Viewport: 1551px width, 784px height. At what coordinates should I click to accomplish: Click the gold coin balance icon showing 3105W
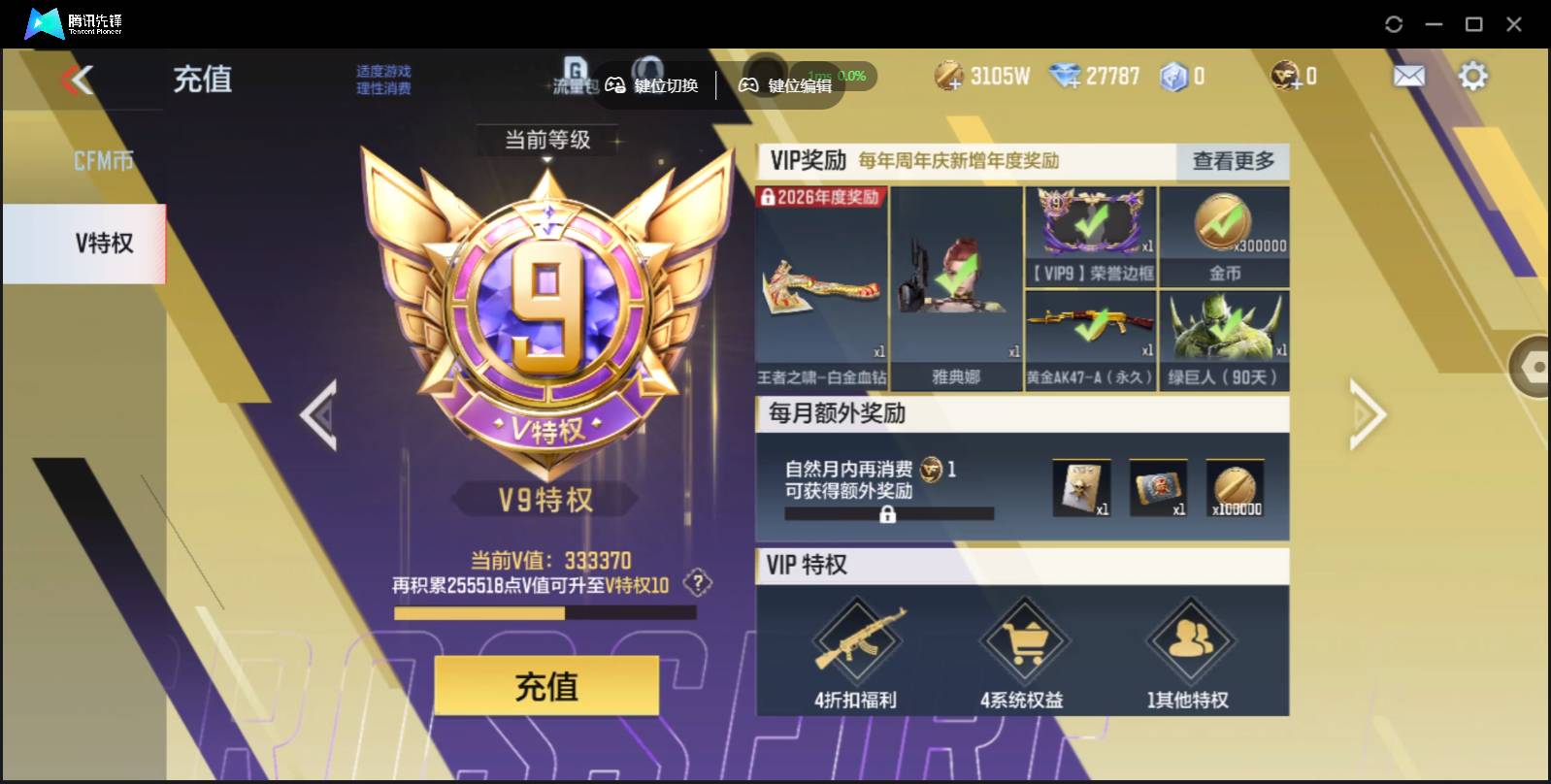tap(946, 75)
